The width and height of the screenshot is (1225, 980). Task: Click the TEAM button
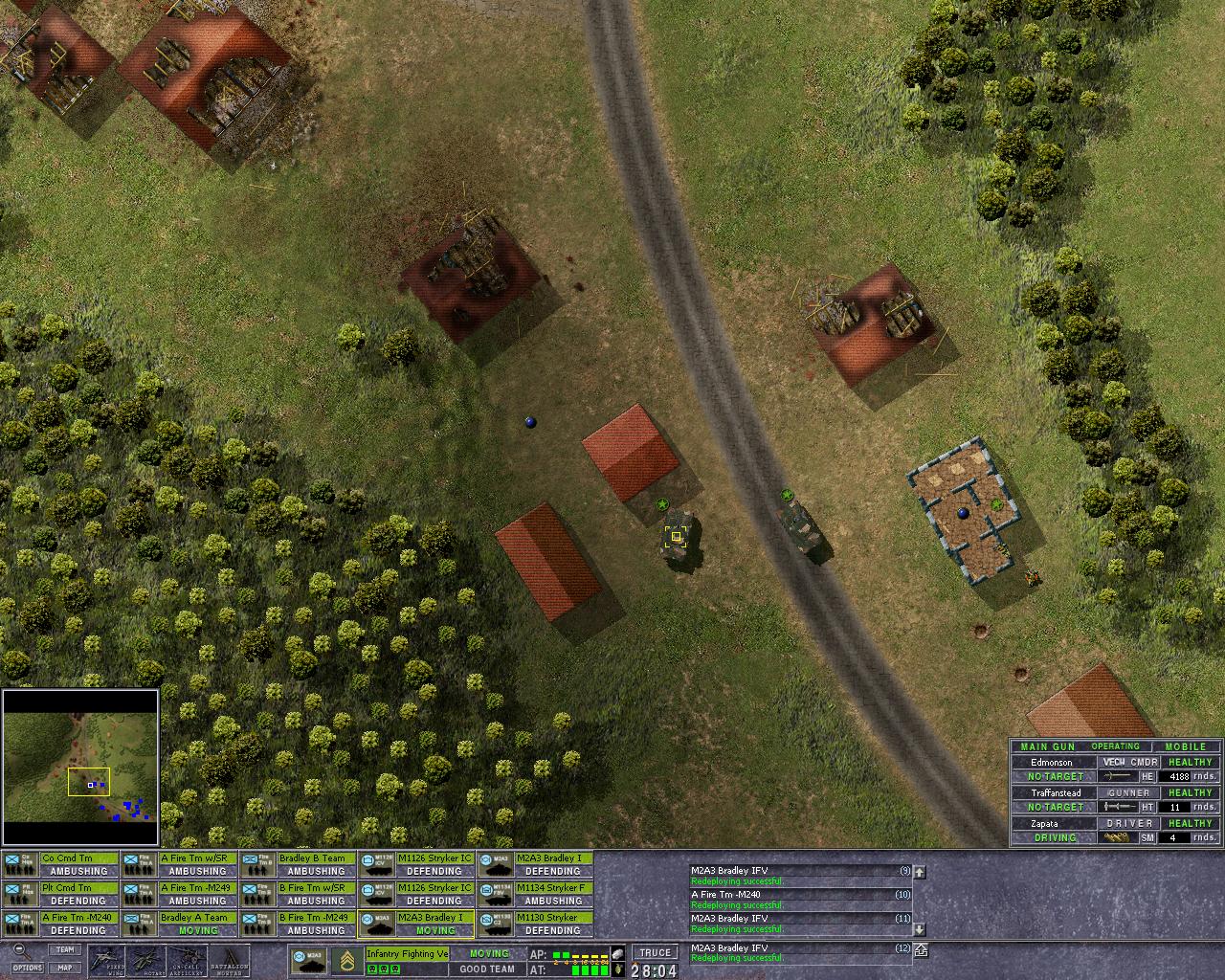click(x=64, y=950)
